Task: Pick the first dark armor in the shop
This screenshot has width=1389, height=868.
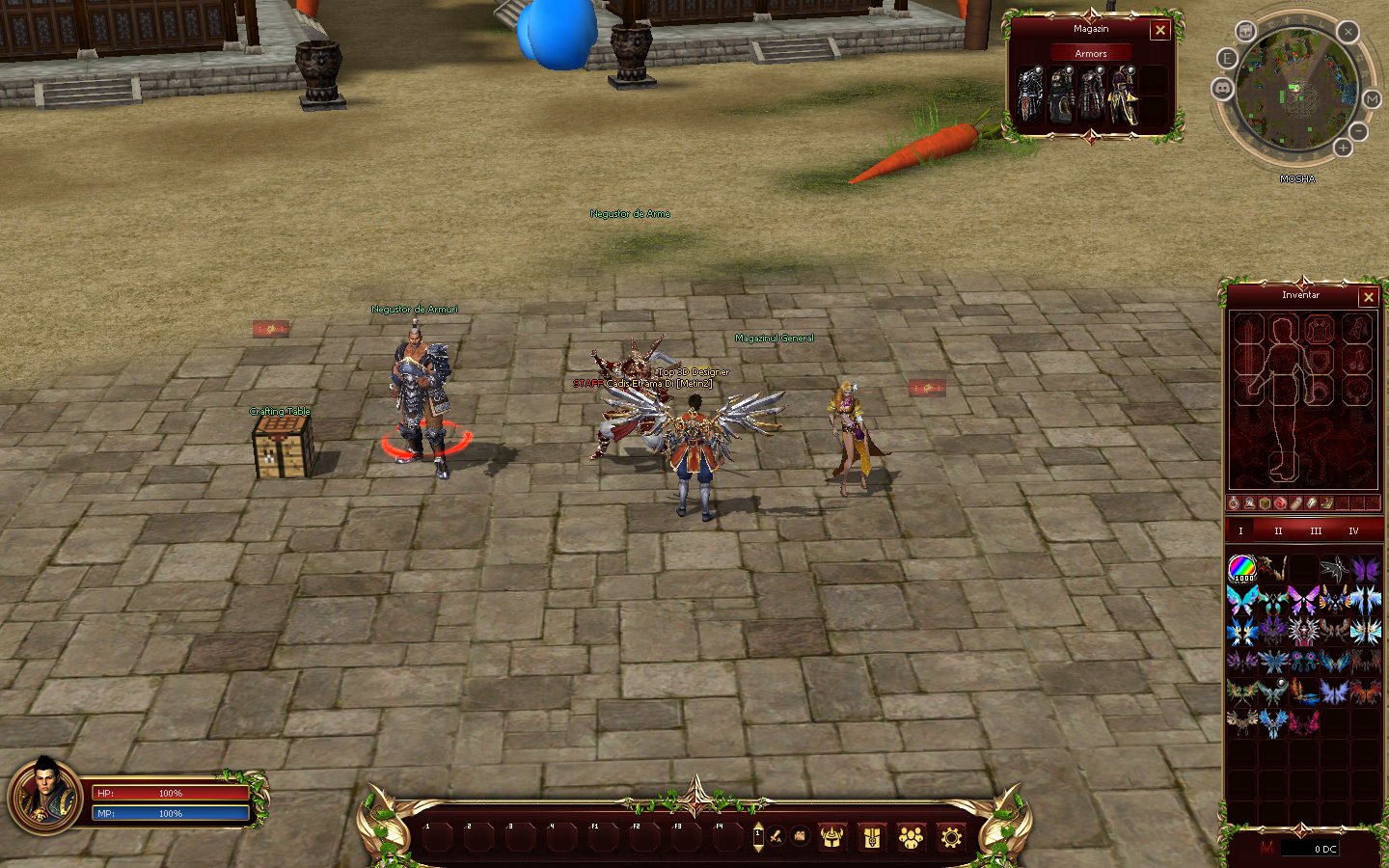Action: click(1030, 96)
